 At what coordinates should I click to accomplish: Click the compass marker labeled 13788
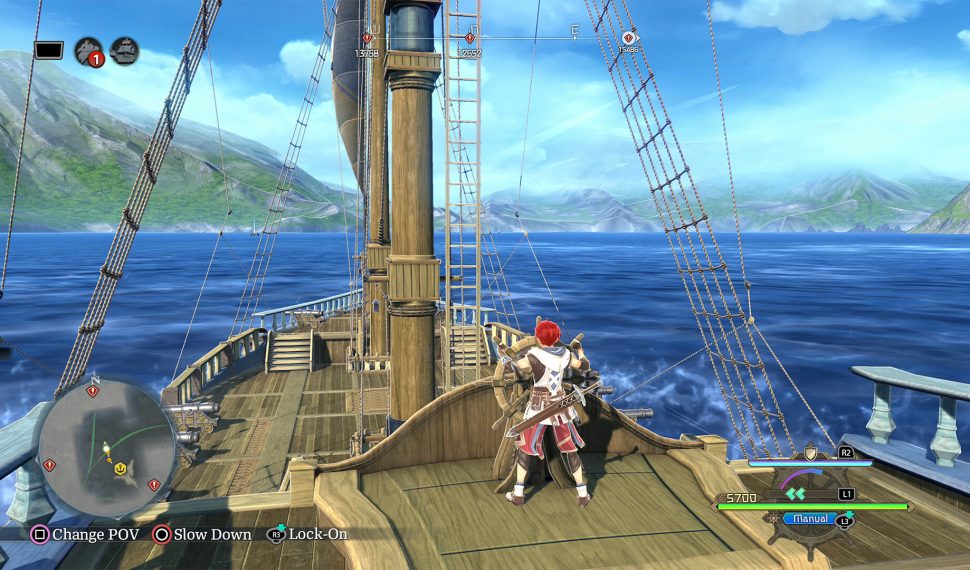click(367, 39)
